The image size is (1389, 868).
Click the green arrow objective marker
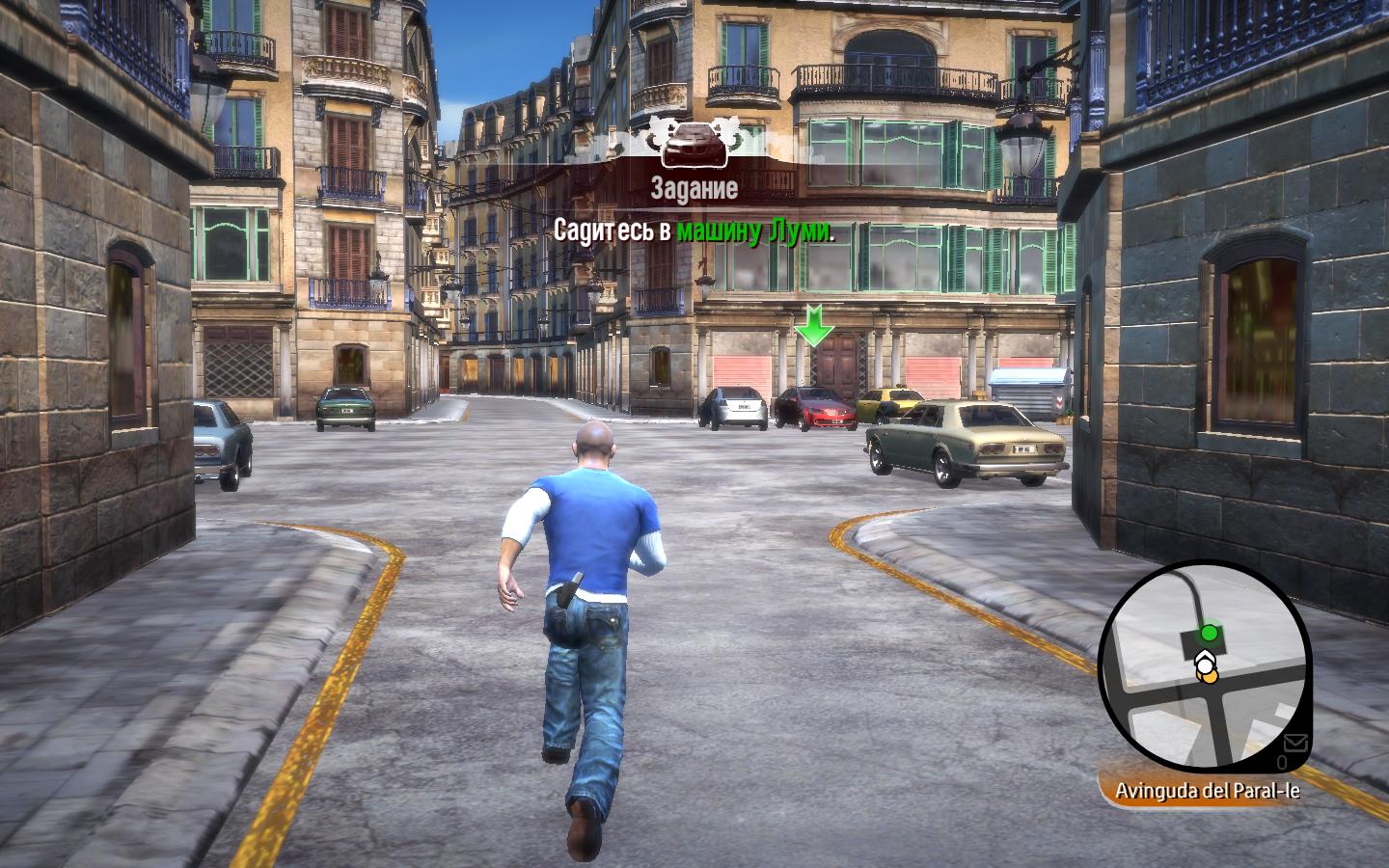tap(813, 325)
